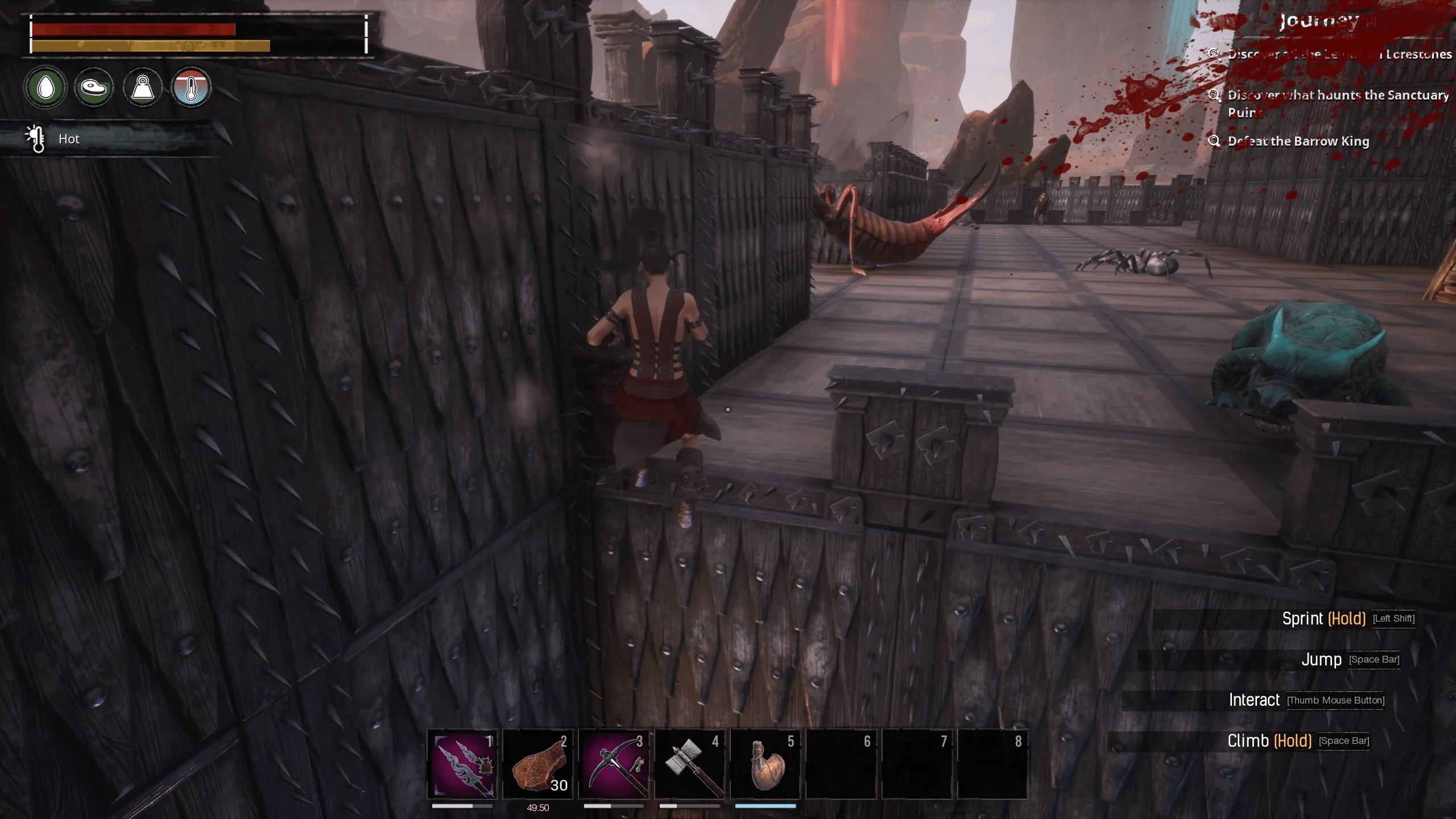Viewport: 1456px width, 819px height.
Task: Select the raw meat stack of 30
Action: pos(538,764)
